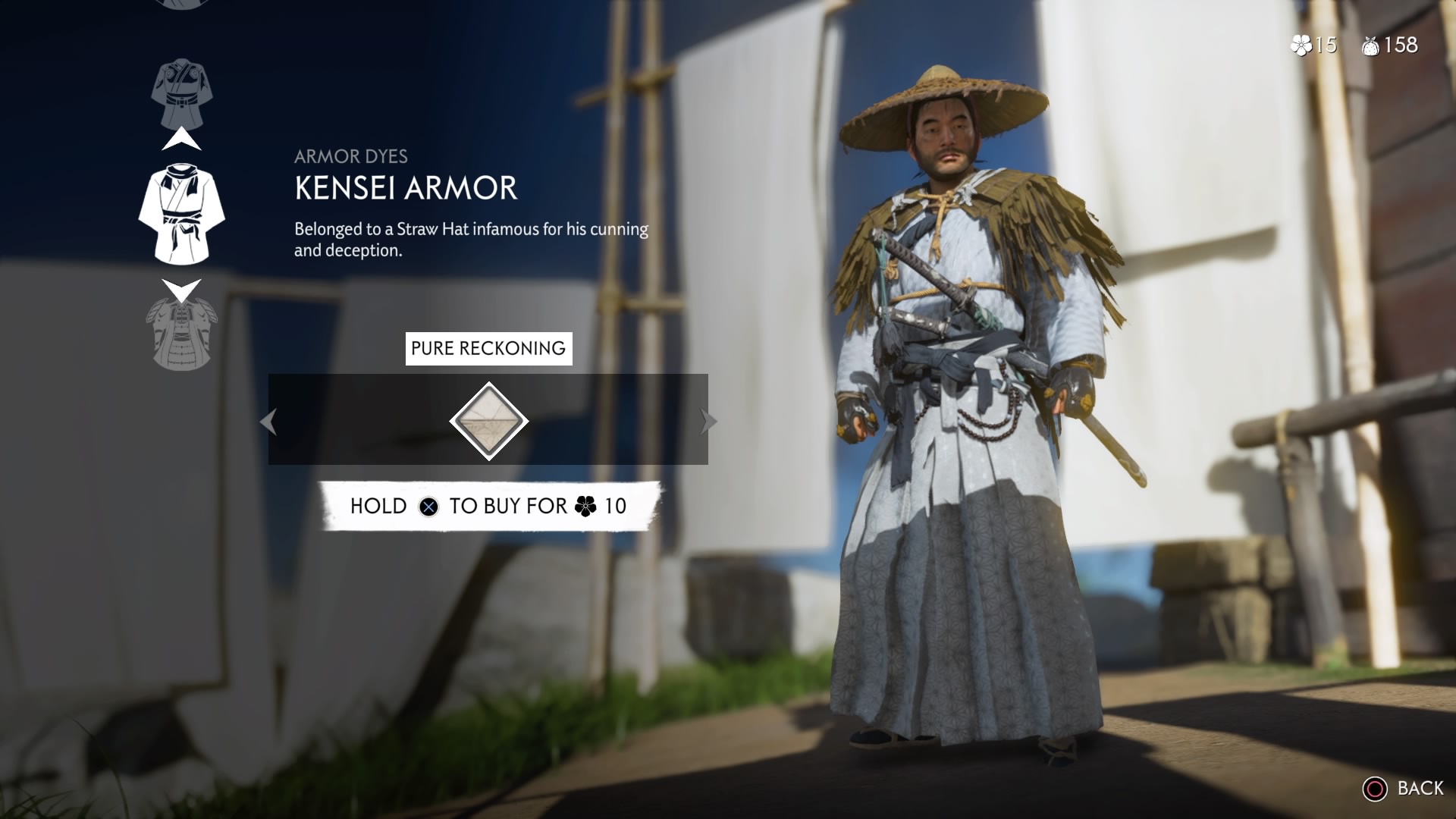
Task: Move up the armor list arrow
Action: click(182, 140)
